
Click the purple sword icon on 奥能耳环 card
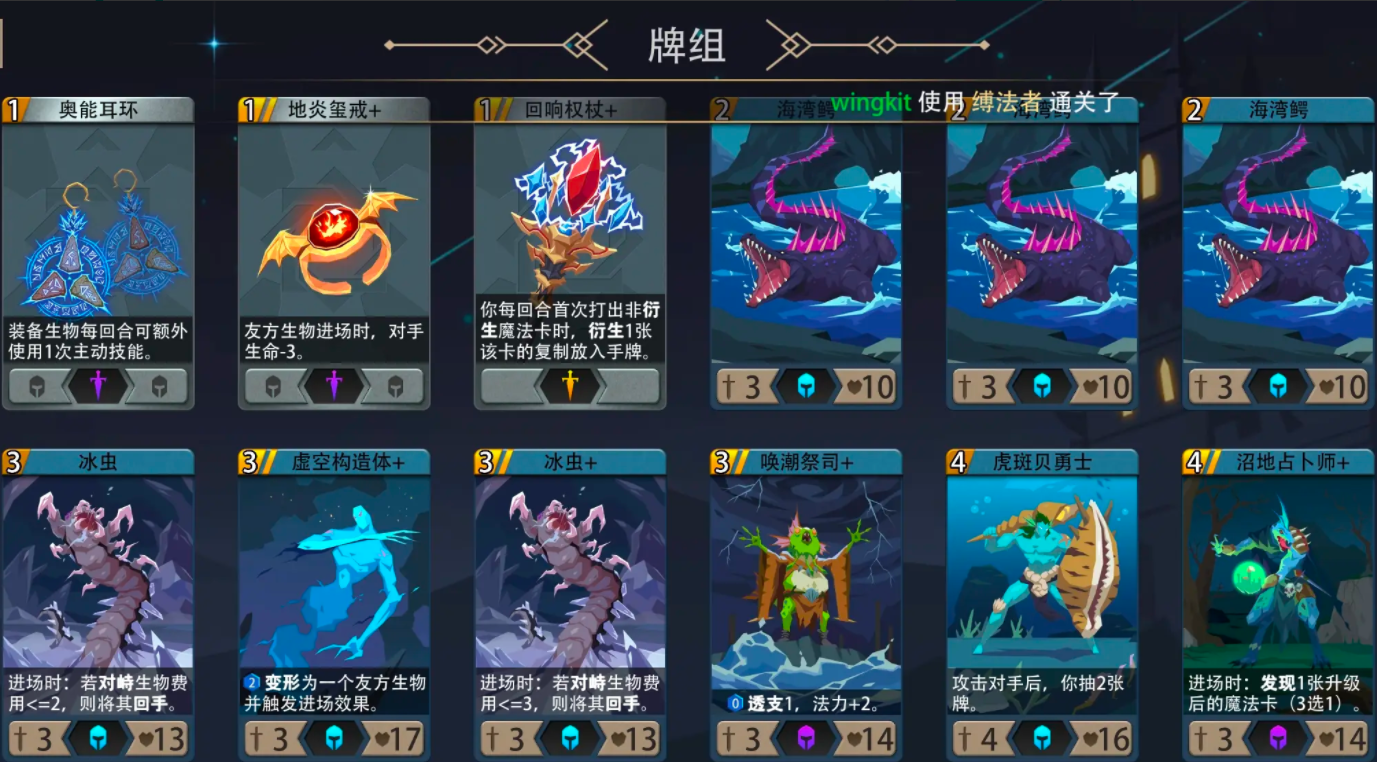pos(99,386)
